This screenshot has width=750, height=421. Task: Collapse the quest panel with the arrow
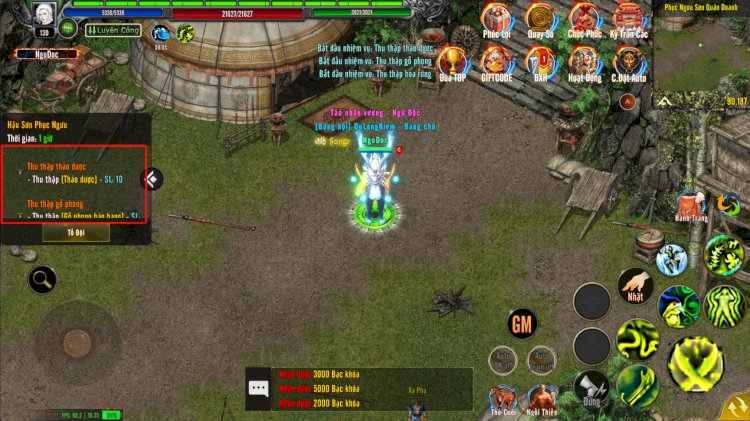pos(152,179)
